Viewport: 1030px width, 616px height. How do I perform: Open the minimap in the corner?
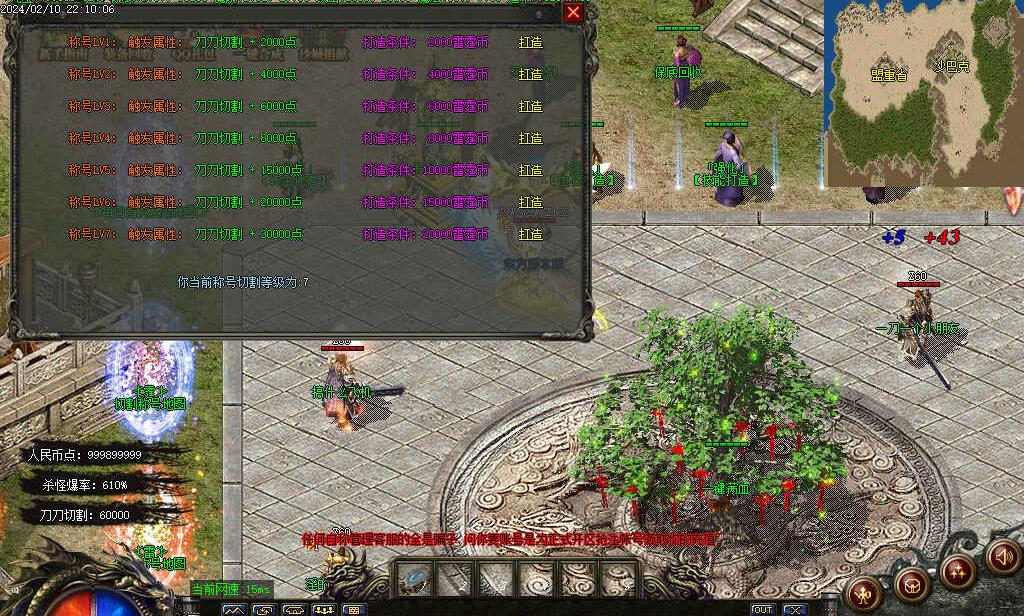(x=924, y=93)
